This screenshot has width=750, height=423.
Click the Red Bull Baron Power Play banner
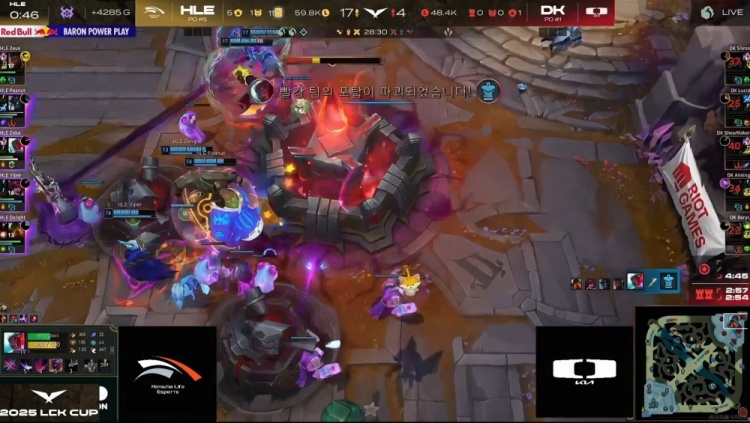click(x=66, y=31)
